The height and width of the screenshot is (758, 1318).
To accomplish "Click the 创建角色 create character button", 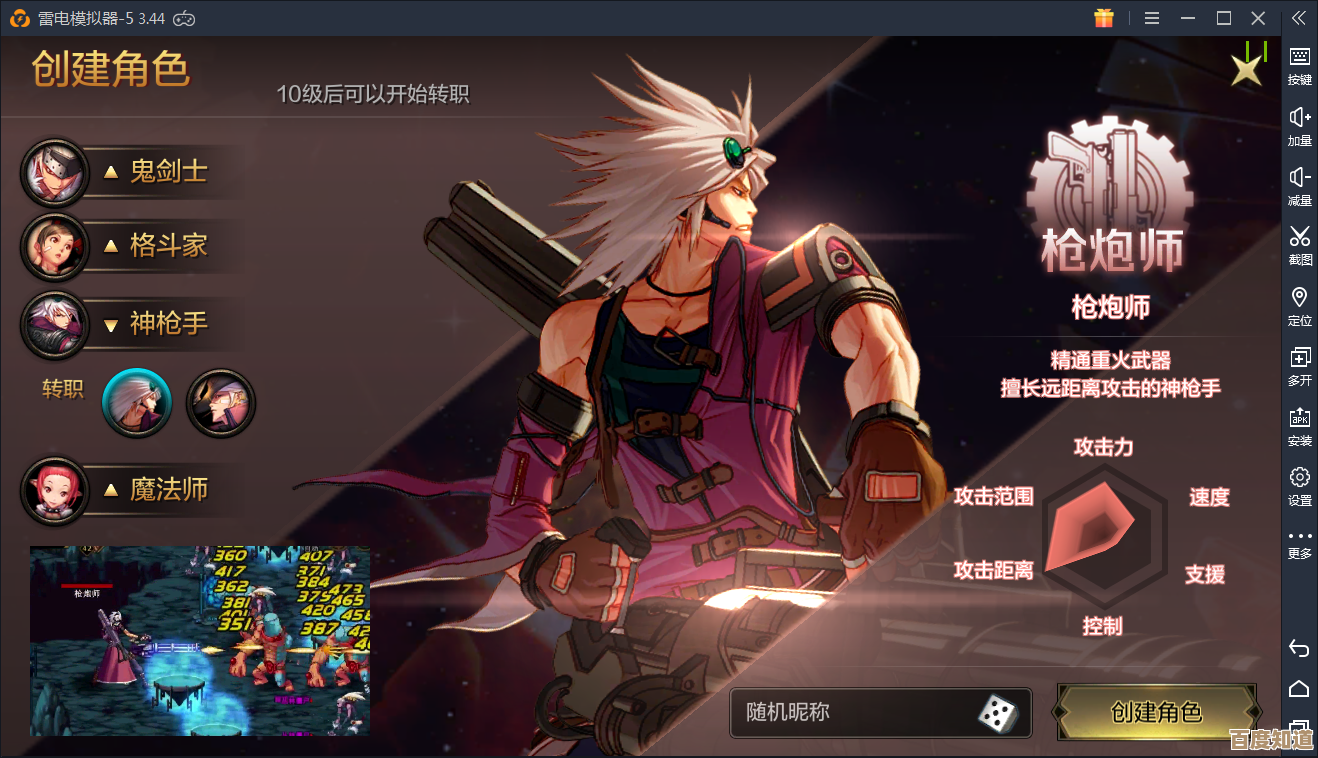I will [1157, 713].
